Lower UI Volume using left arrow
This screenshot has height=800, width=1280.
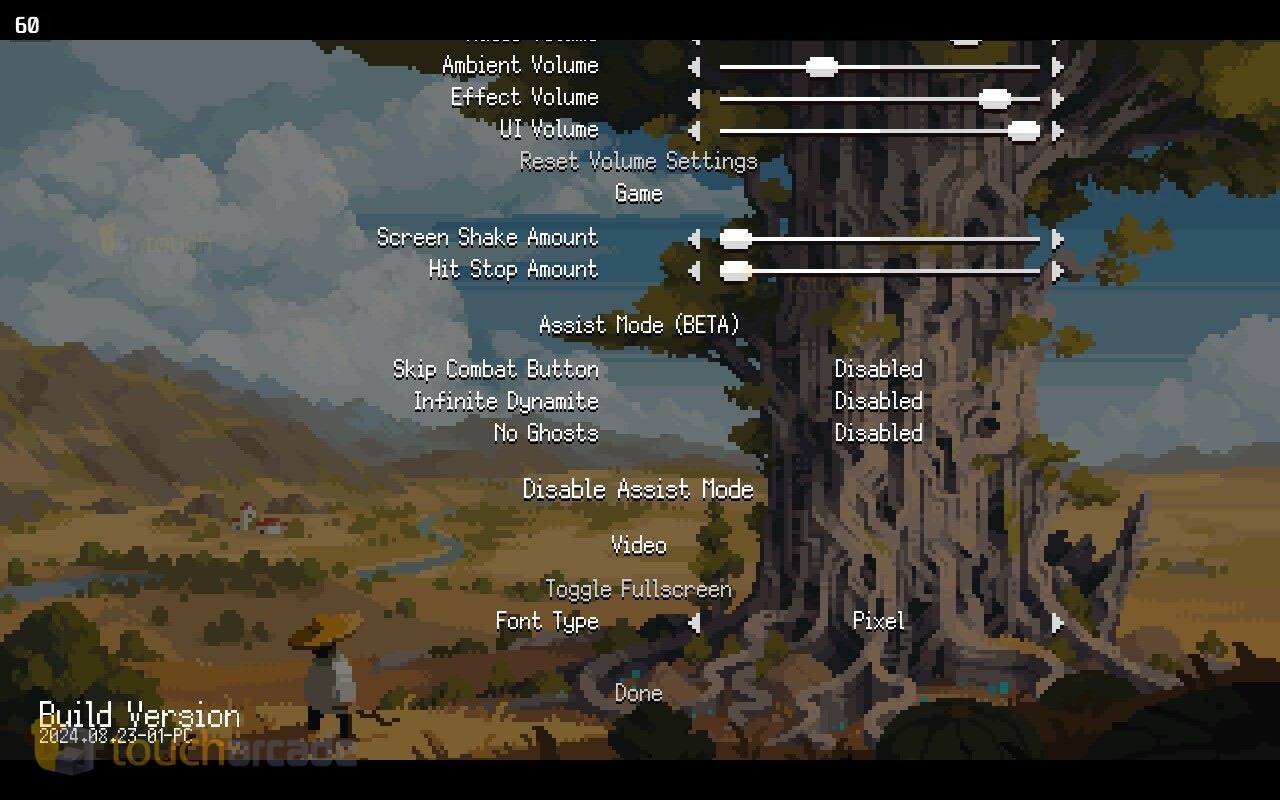[695, 131]
